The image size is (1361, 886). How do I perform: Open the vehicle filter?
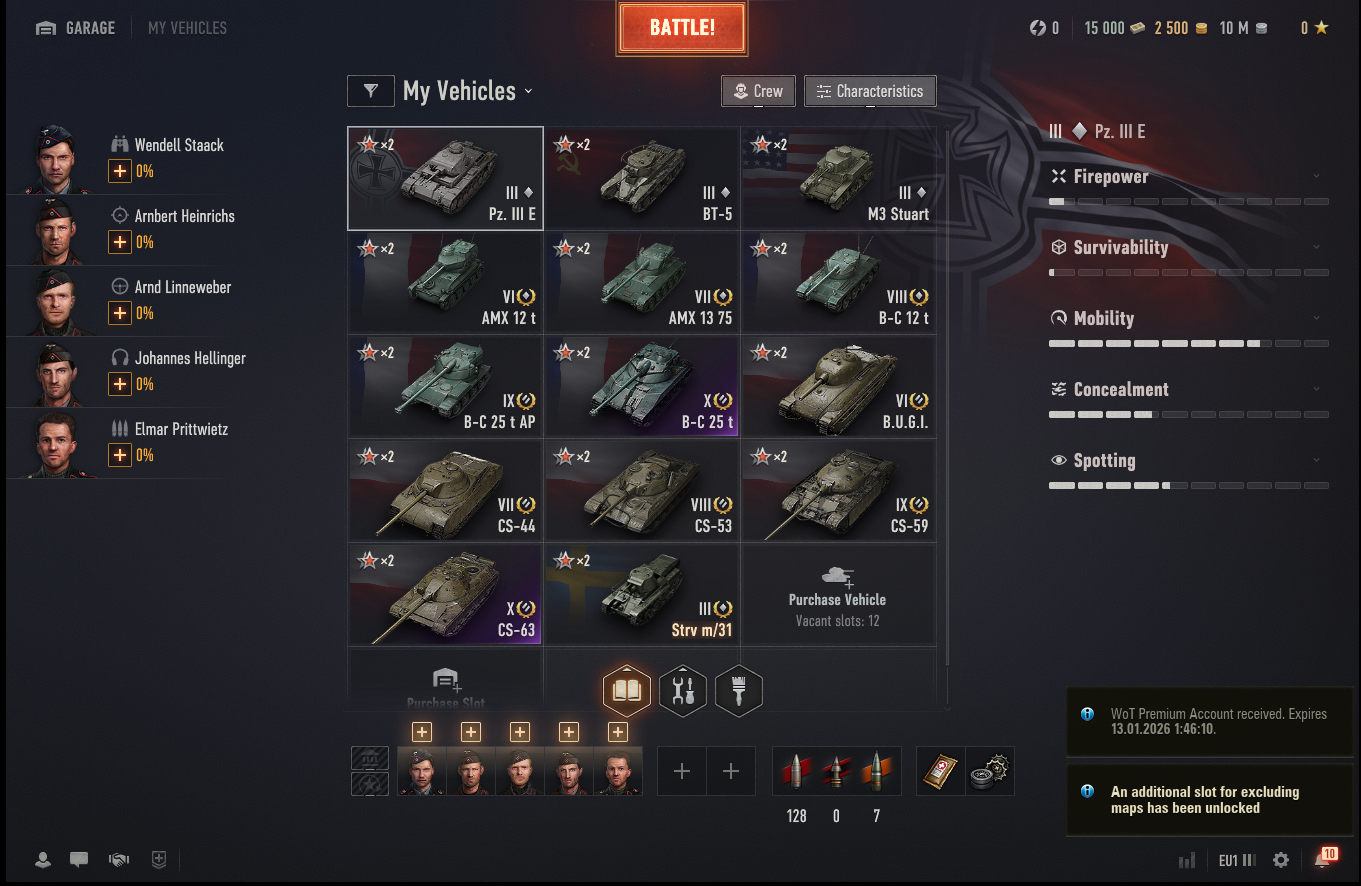[371, 91]
